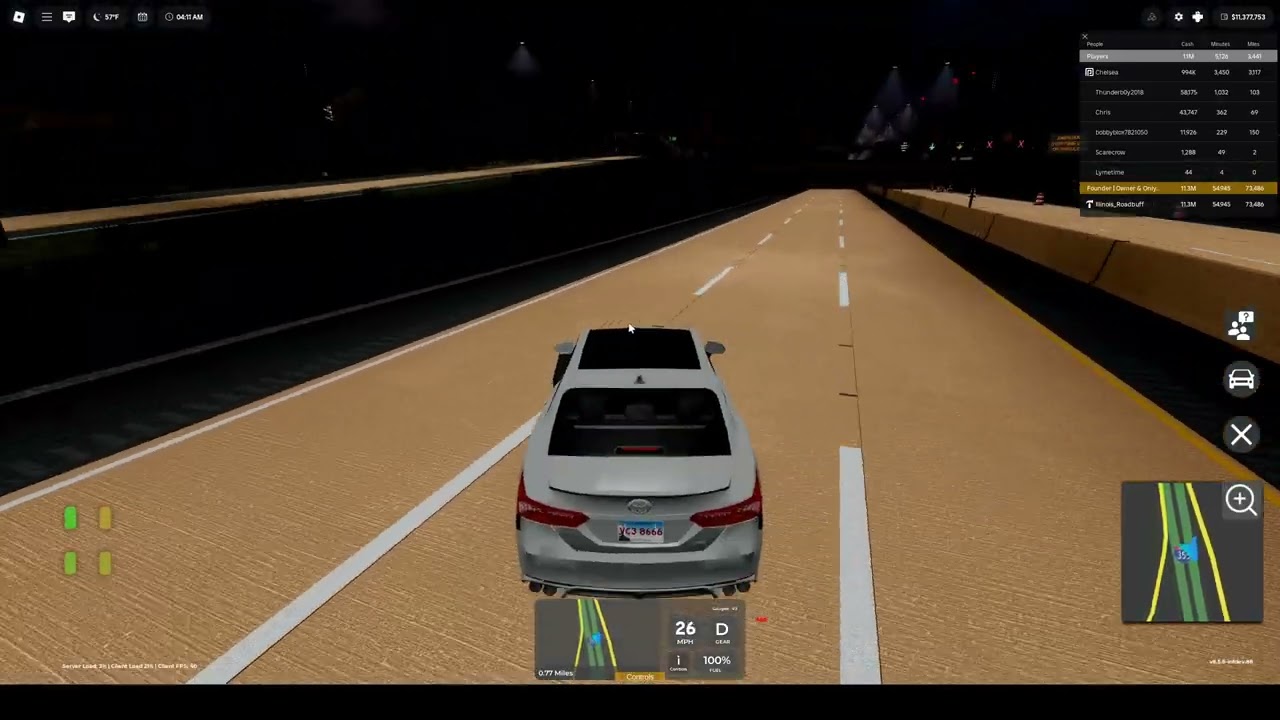Open the chat speech bubble icon
Image resolution: width=1280 pixels, height=720 pixels.
coord(69,17)
